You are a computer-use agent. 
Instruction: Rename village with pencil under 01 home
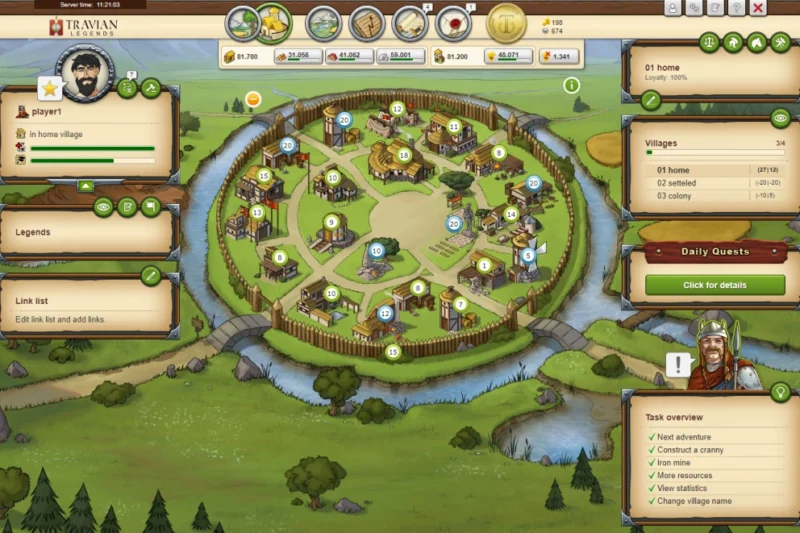tap(651, 99)
